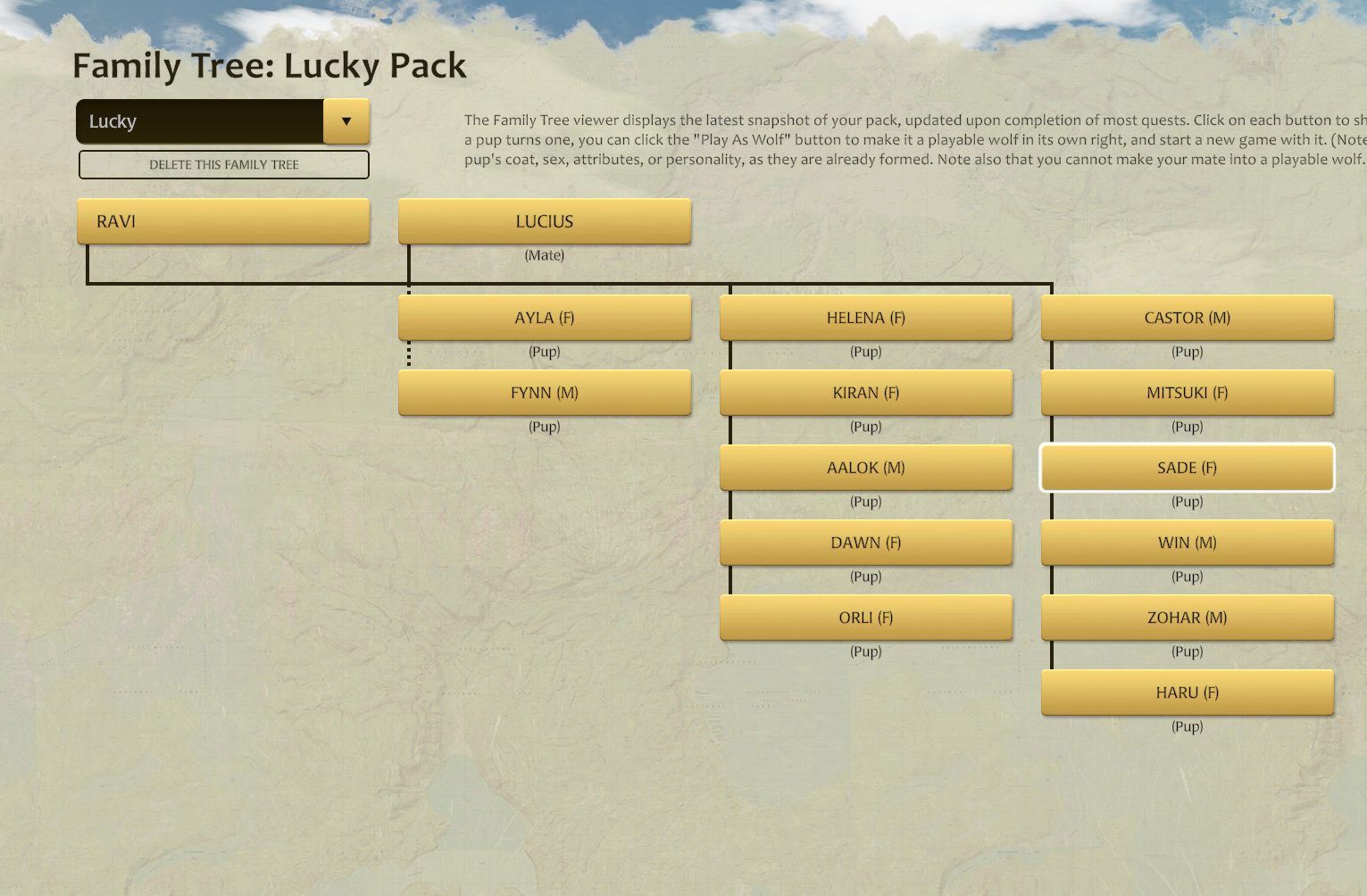Select LUCIUS, the mate wolf

[x=545, y=221]
